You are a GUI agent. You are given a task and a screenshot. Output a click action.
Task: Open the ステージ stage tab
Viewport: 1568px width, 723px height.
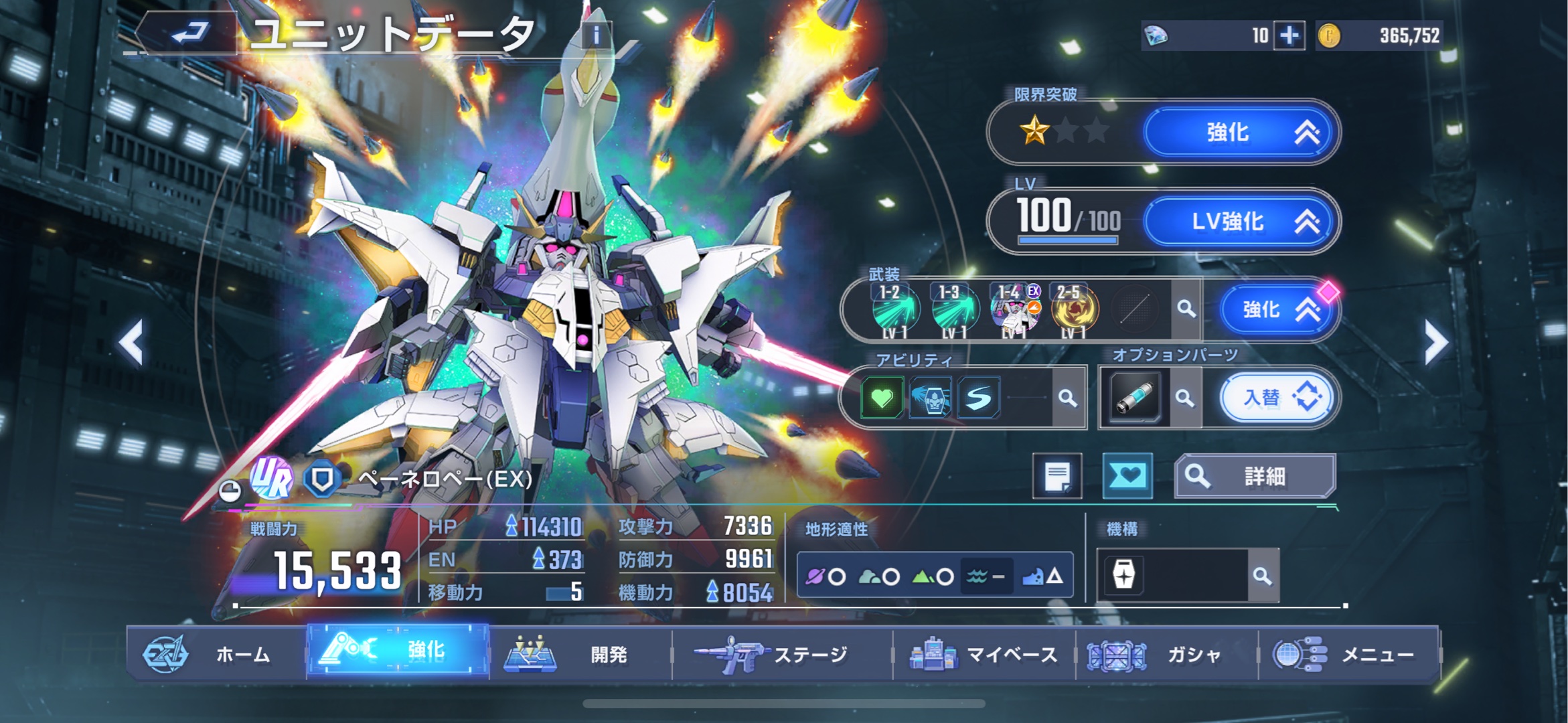781,653
